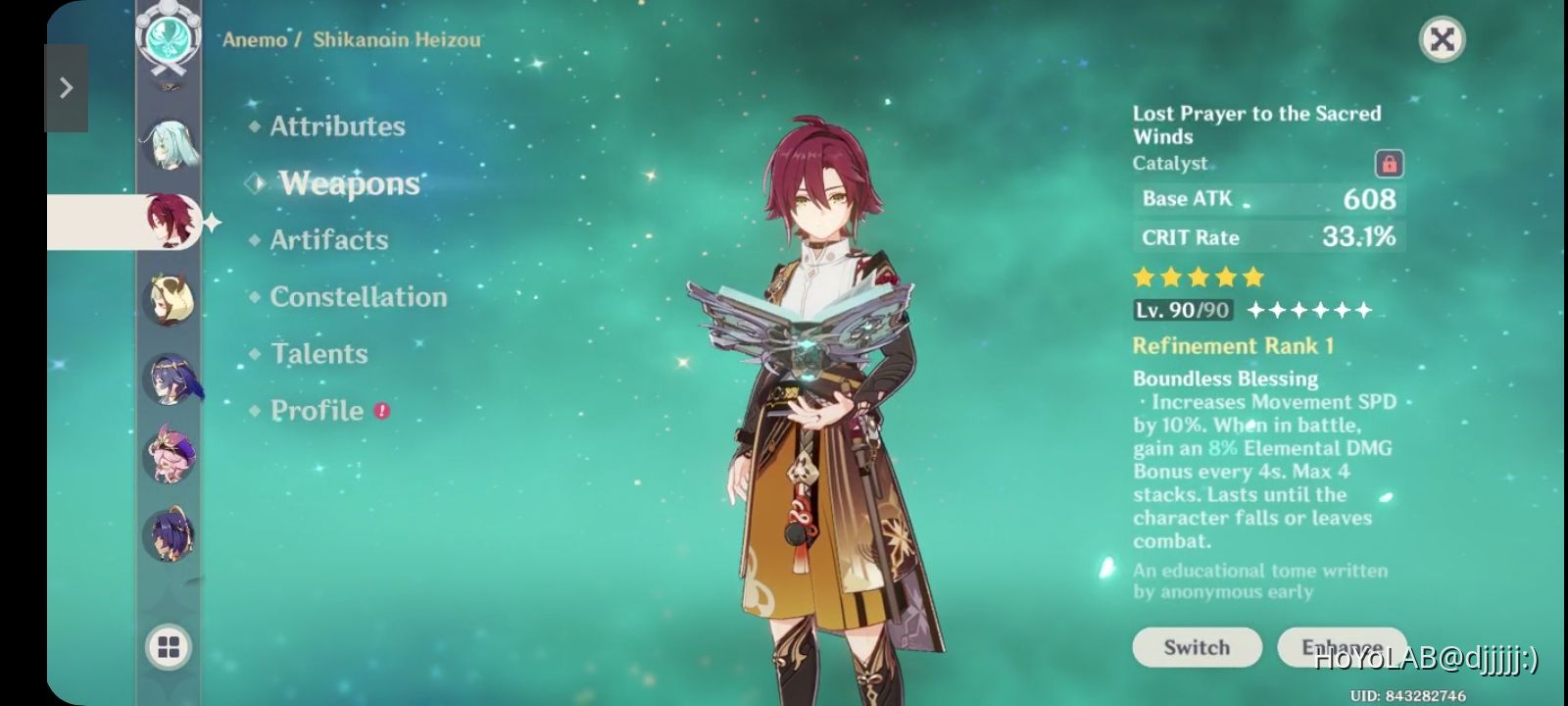This screenshot has width=1568, height=706.
Task: Switch to the Attributes tab
Action: 336,125
